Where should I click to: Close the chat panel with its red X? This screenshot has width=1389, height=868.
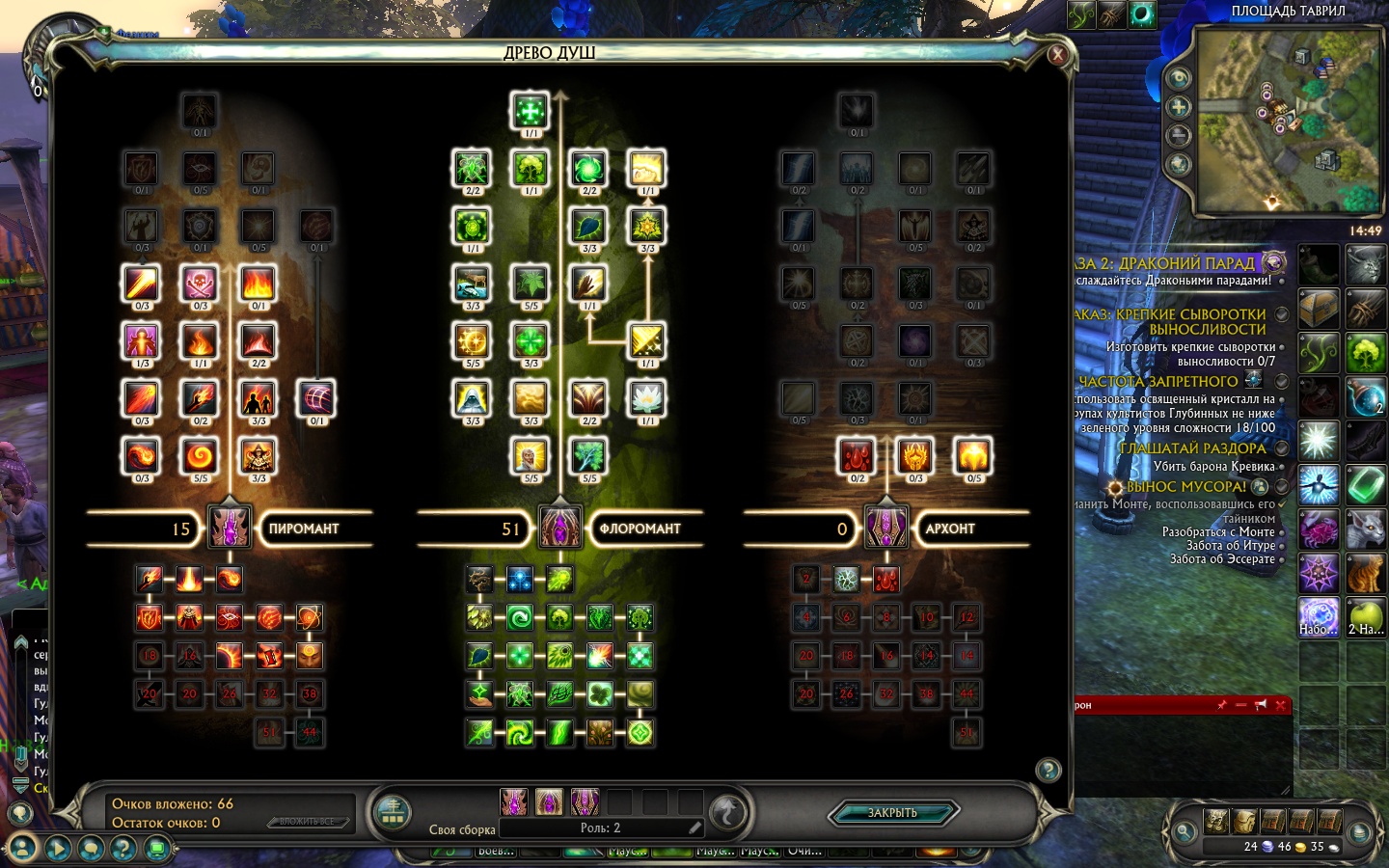pyautogui.click(x=1280, y=705)
